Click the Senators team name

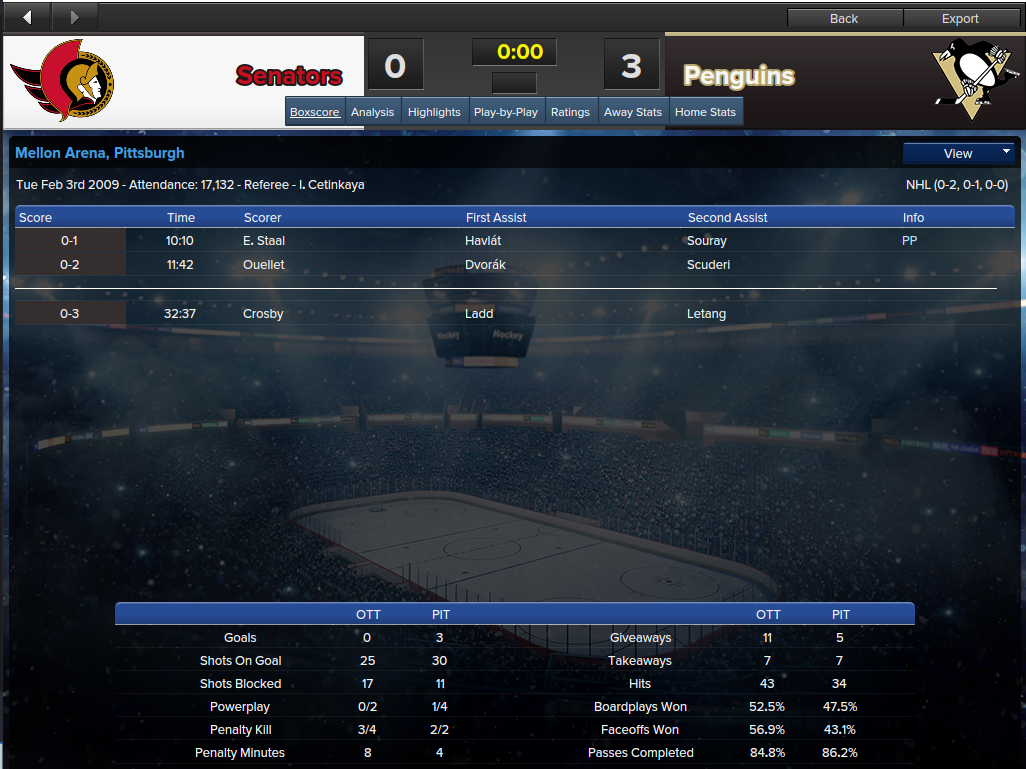click(289, 75)
